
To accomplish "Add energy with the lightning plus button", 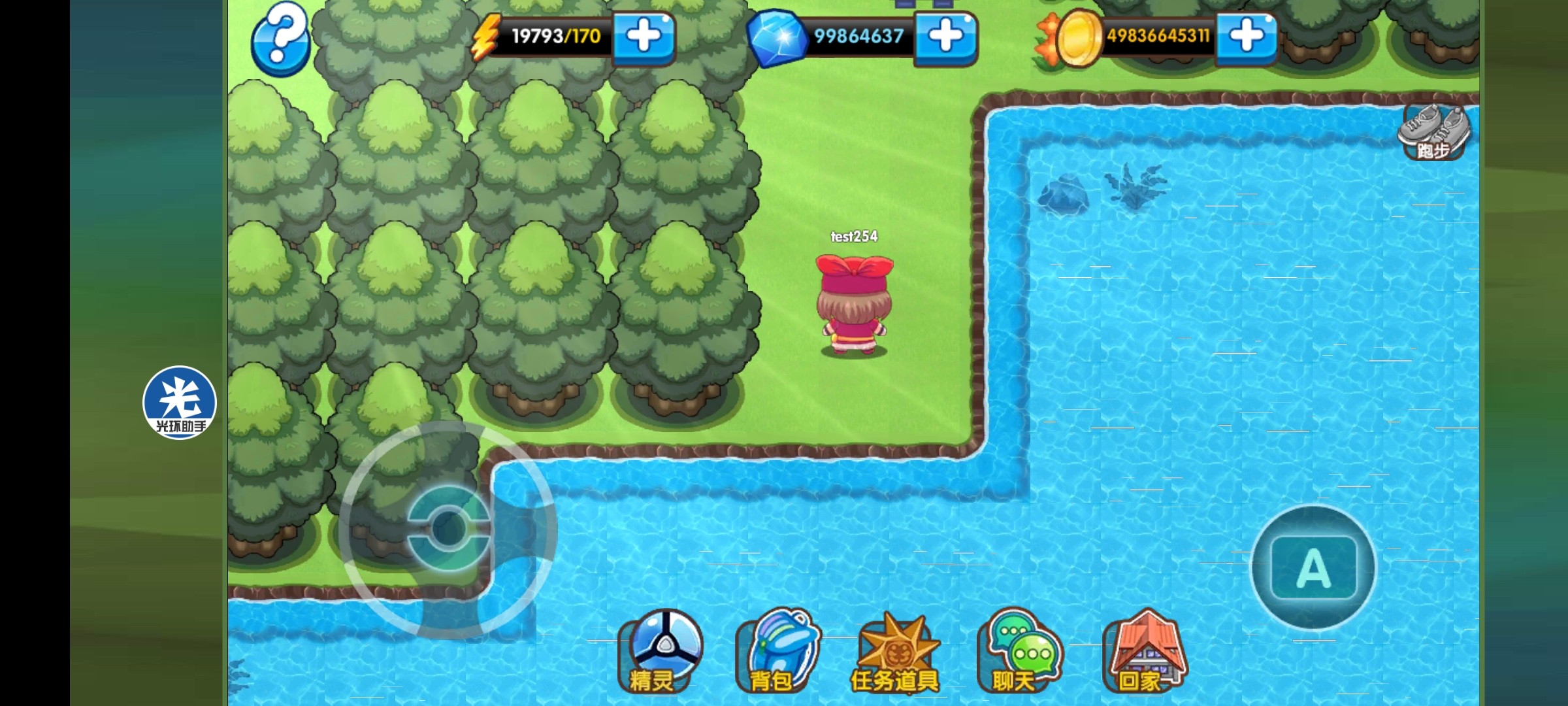I will click(x=644, y=37).
